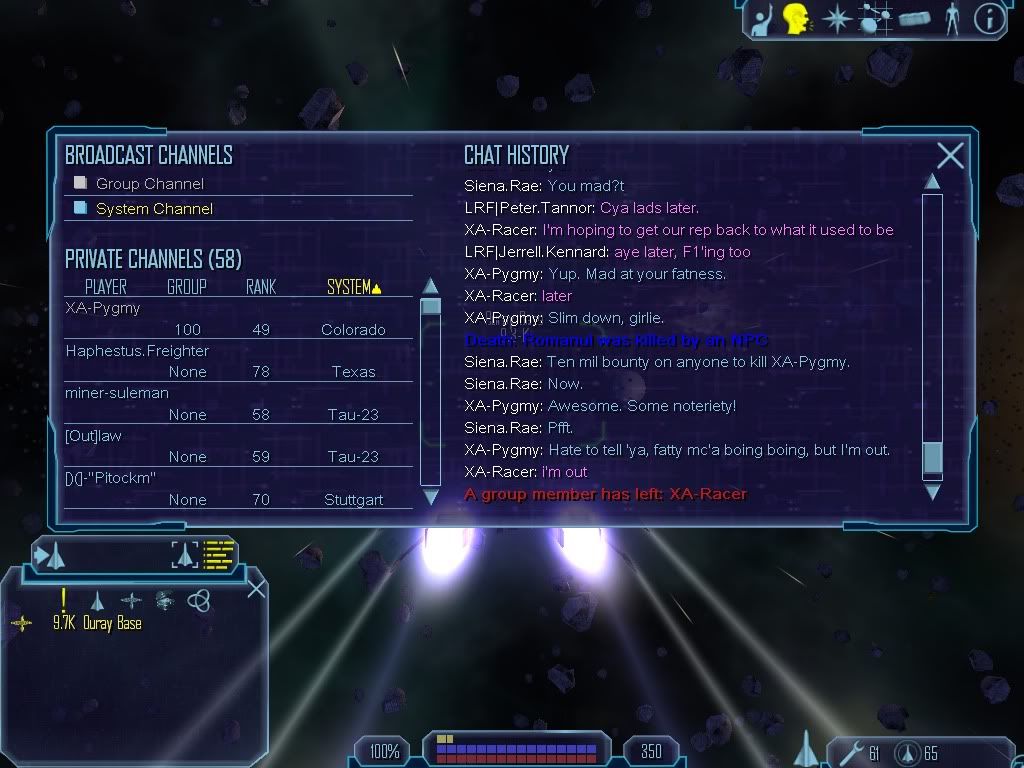The image size is (1024, 768).
Task: Sort private channels by Player column
Action: (105, 287)
